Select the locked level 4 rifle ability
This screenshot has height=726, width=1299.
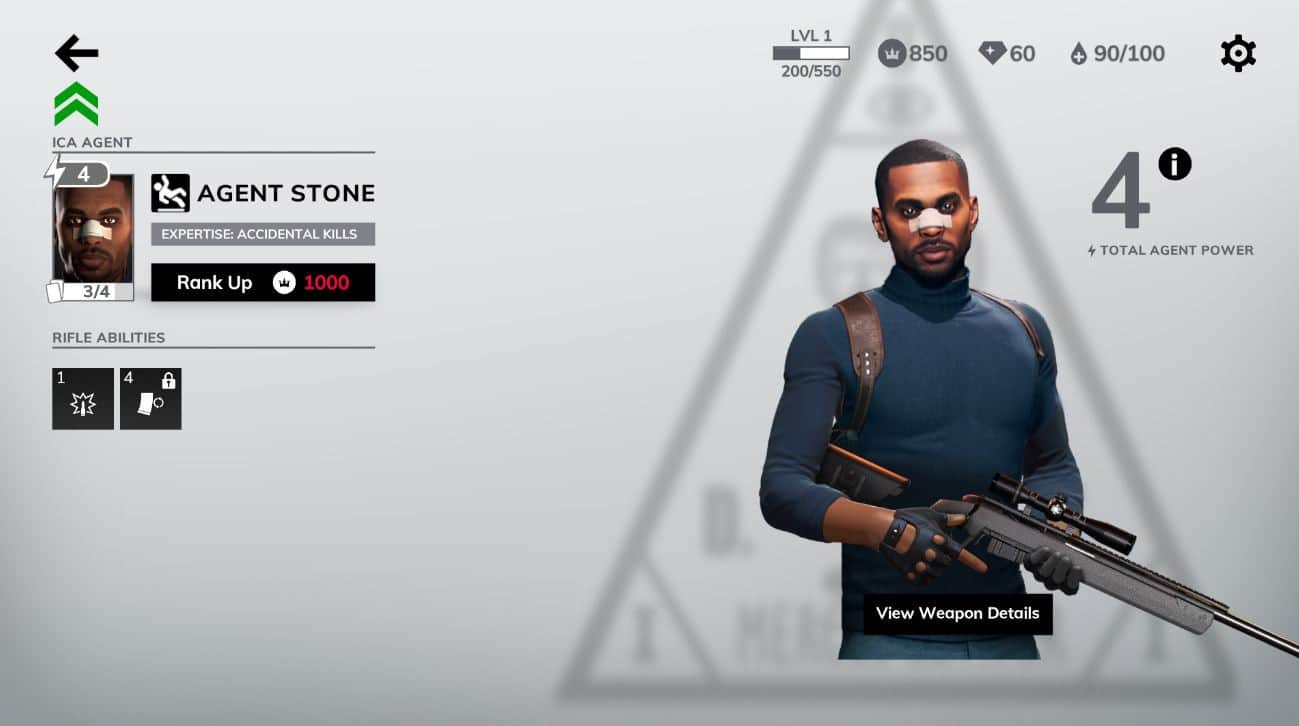click(x=151, y=399)
